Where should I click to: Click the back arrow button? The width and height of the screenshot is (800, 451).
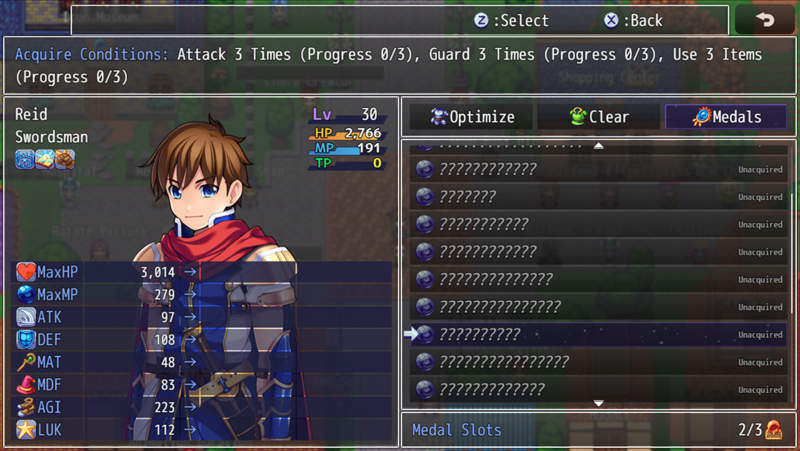(x=765, y=20)
